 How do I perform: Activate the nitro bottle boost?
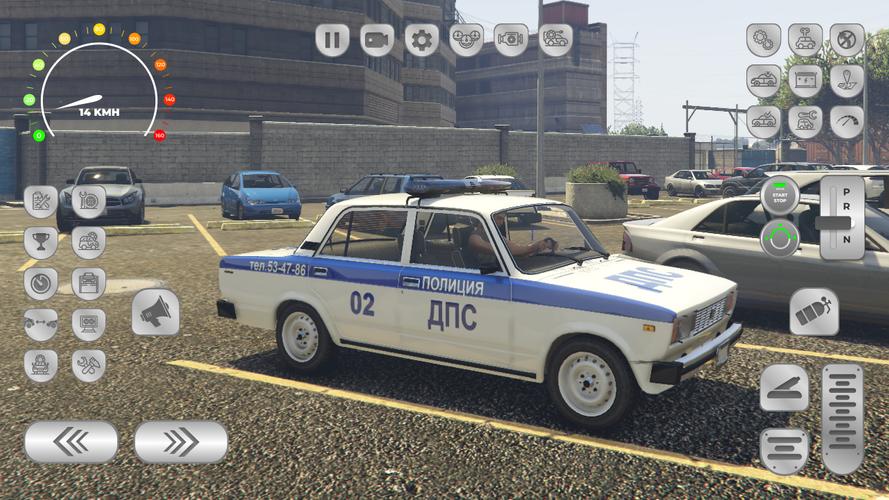coord(814,312)
